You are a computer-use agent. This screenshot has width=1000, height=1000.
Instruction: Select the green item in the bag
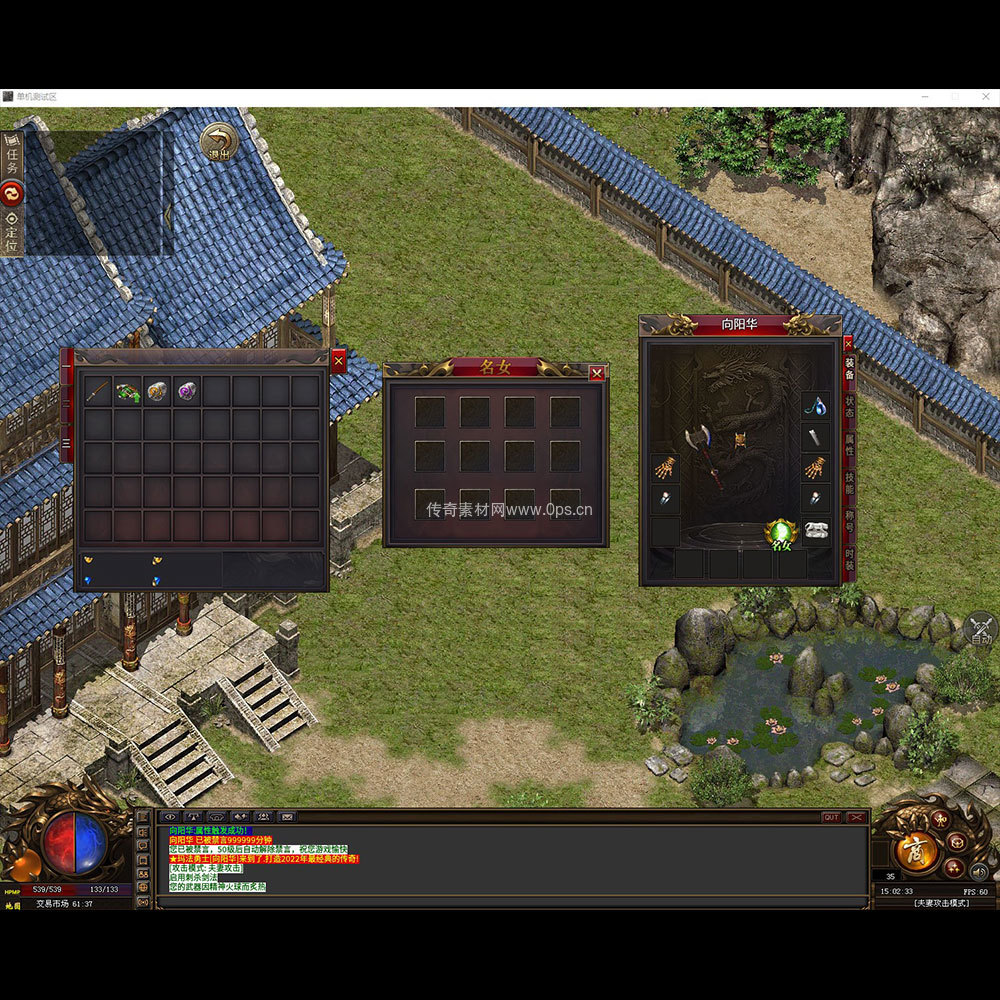click(128, 391)
